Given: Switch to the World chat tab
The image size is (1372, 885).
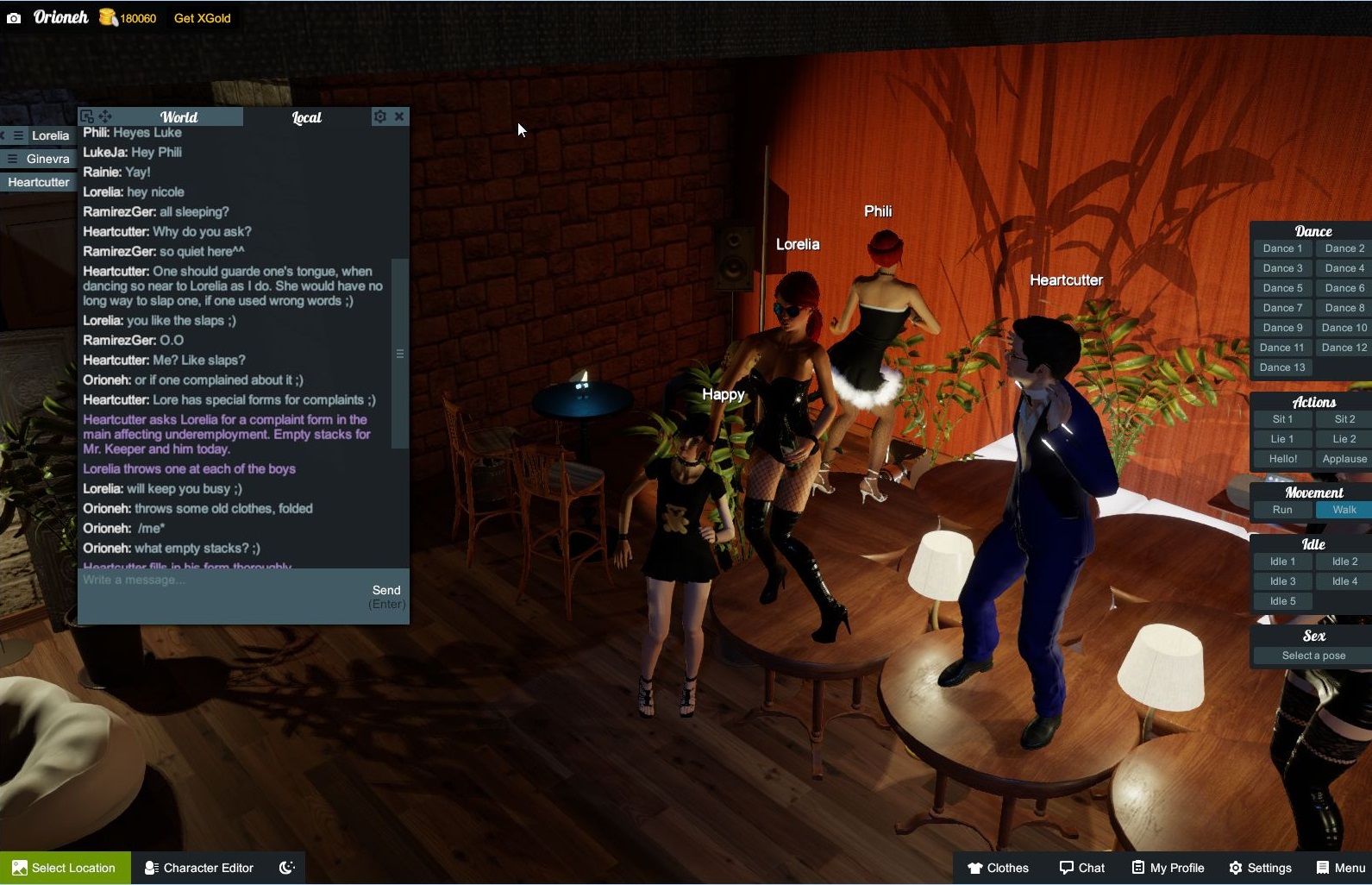Looking at the screenshot, I should (179, 116).
